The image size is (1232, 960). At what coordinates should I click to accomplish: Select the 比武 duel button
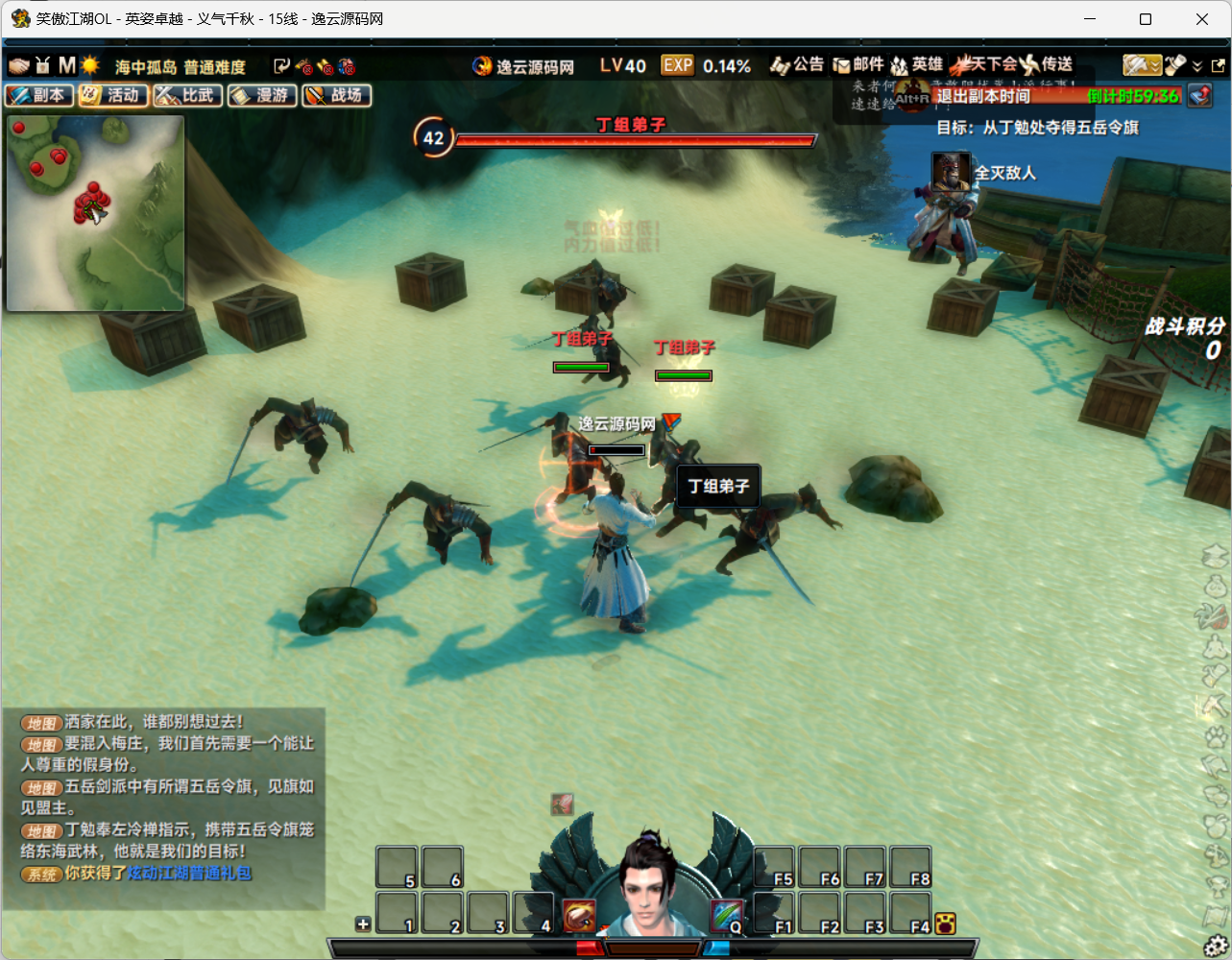click(x=188, y=95)
